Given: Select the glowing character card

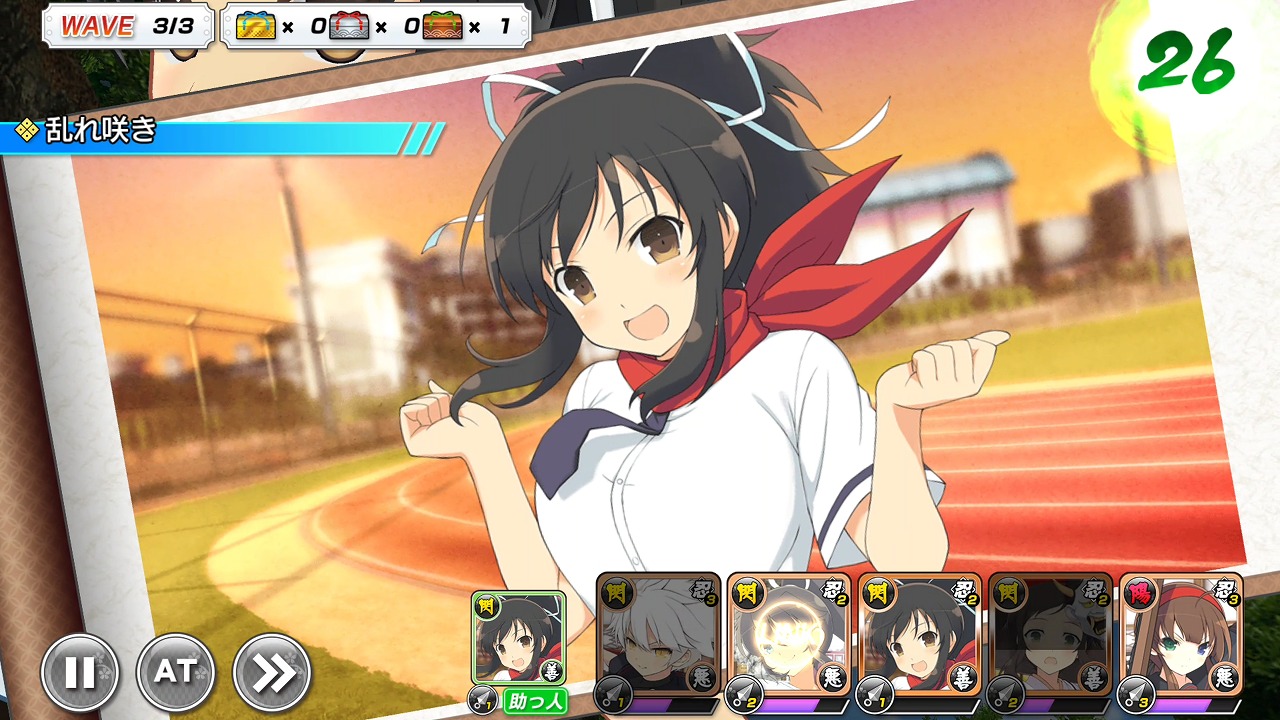Looking at the screenshot, I should click(x=789, y=635).
